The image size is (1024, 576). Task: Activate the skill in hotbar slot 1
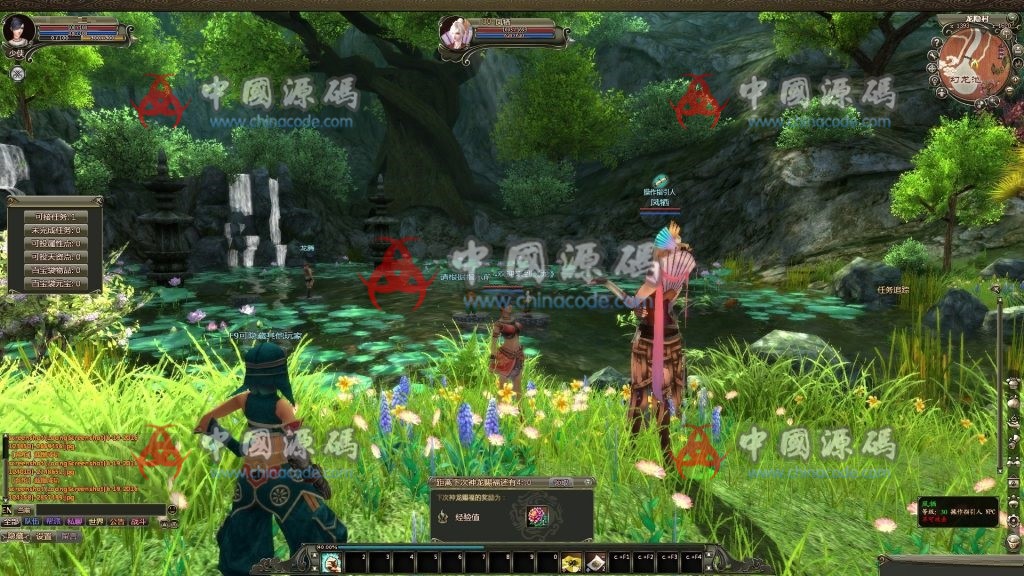coord(331,563)
